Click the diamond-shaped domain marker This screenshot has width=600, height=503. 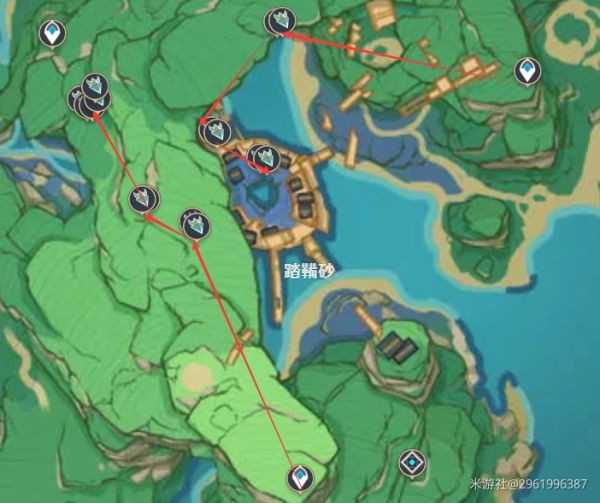pyautogui.click(x=411, y=462)
